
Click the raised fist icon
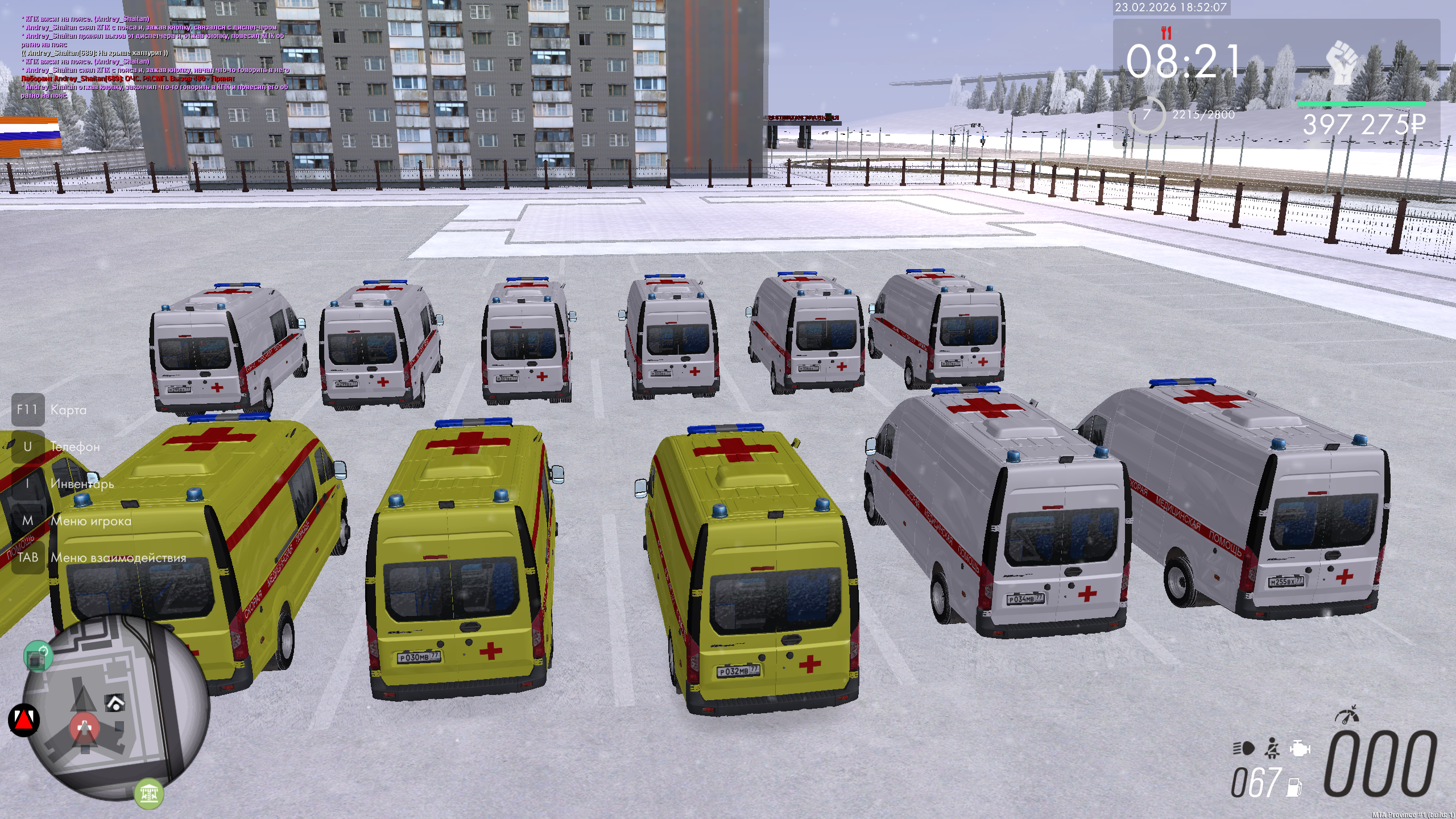tap(1342, 61)
